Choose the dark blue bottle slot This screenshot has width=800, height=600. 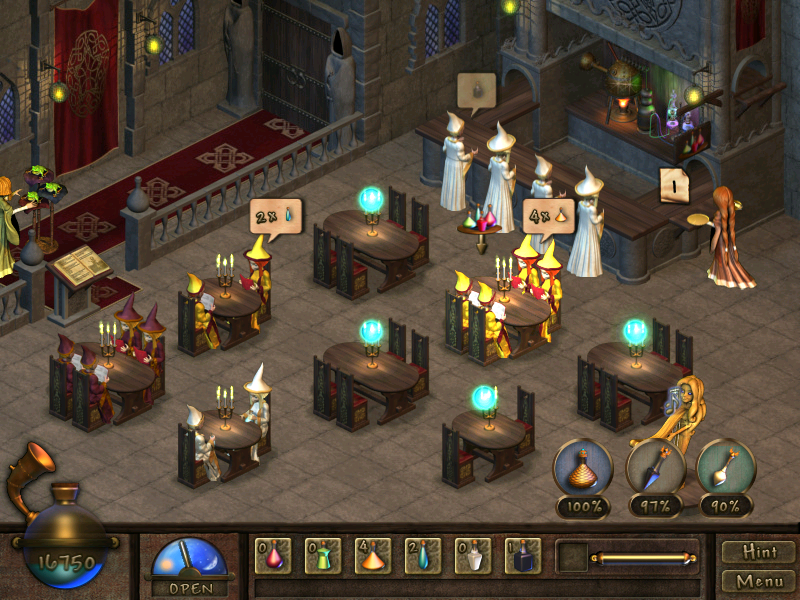[523, 555]
